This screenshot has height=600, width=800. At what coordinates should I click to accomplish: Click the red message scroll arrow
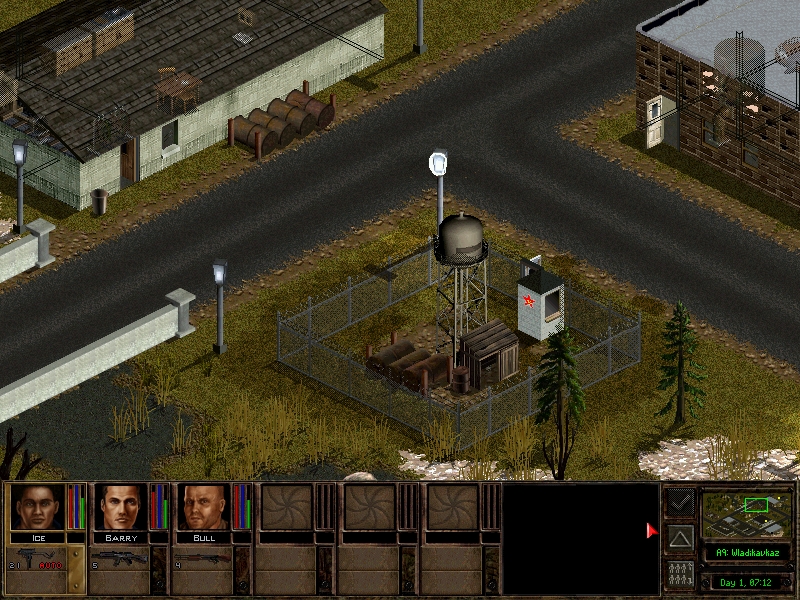pos(652,531)
